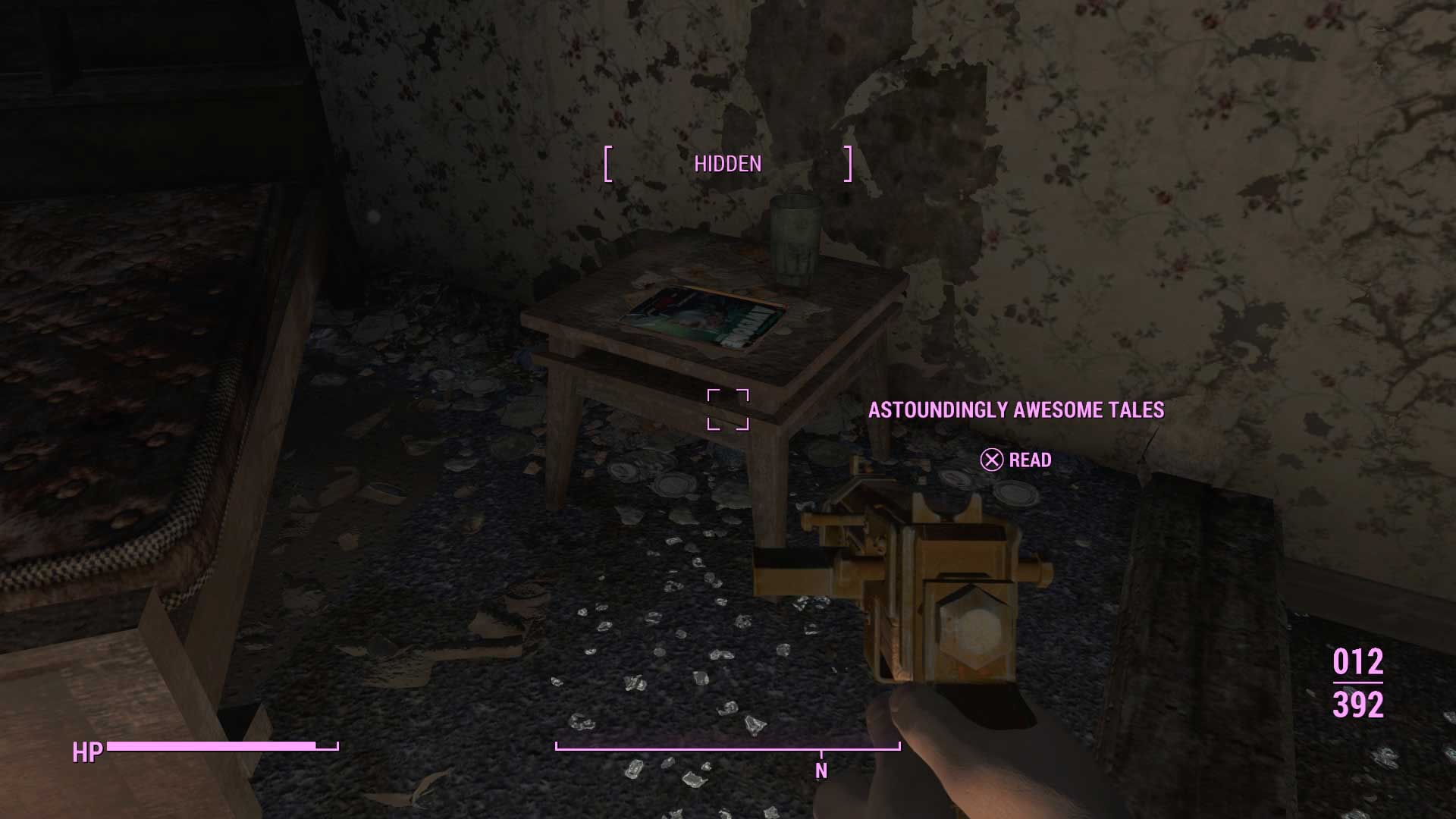Click the compass bar showing north

point(727,749)
